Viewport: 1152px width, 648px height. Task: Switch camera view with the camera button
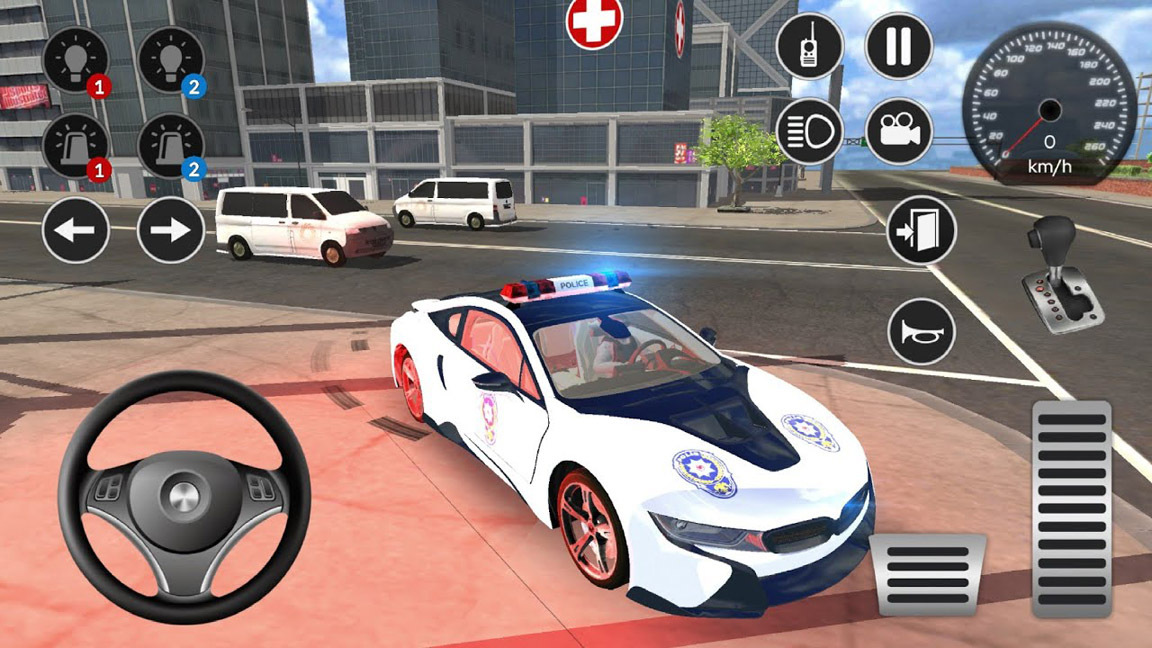tap(898, 131)
